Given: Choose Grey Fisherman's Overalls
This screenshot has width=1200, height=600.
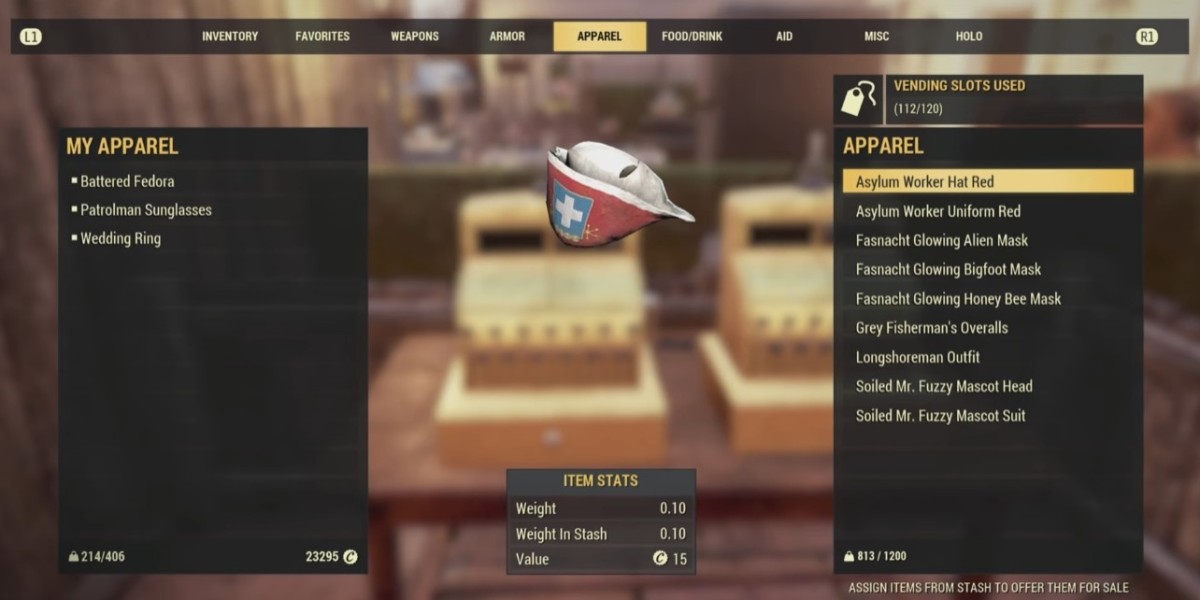Looking at the screenshot, I should (932, 328).
